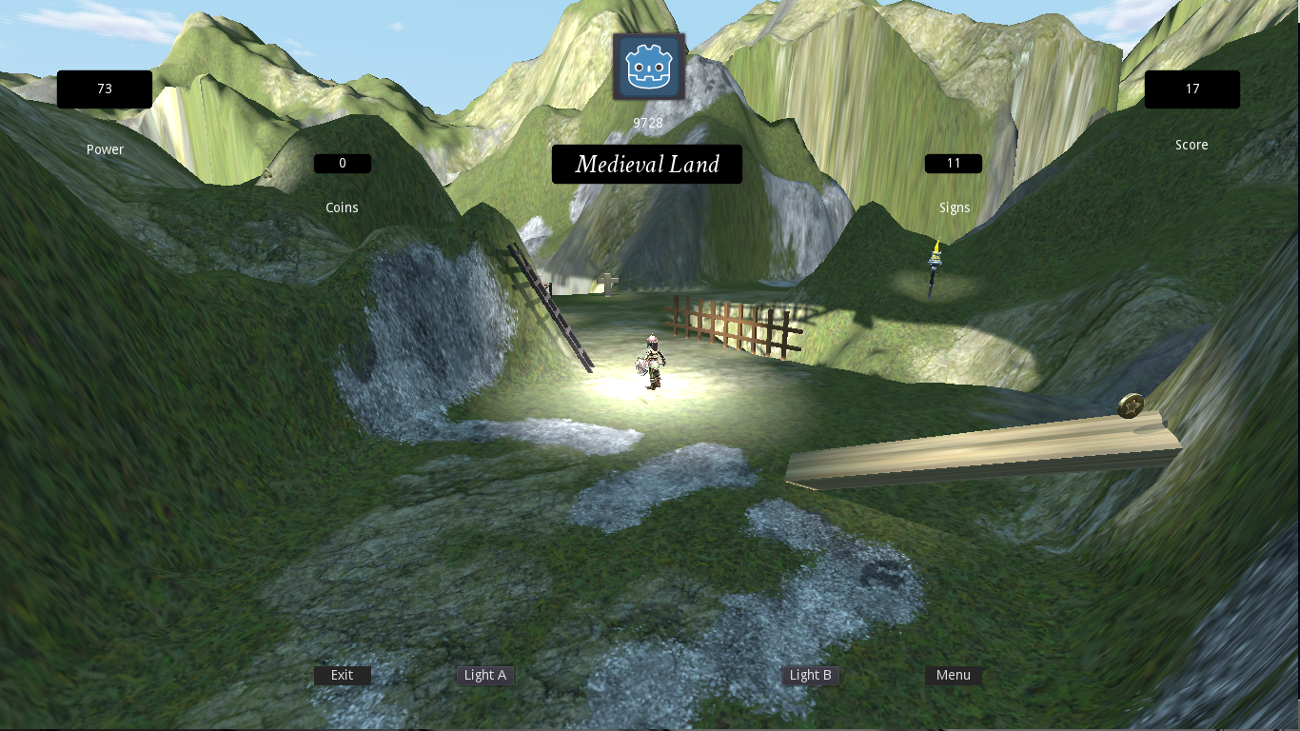Click the Power counter showing 73
The width and height of the screenshot is (1300, 731).
coord(104,89)
